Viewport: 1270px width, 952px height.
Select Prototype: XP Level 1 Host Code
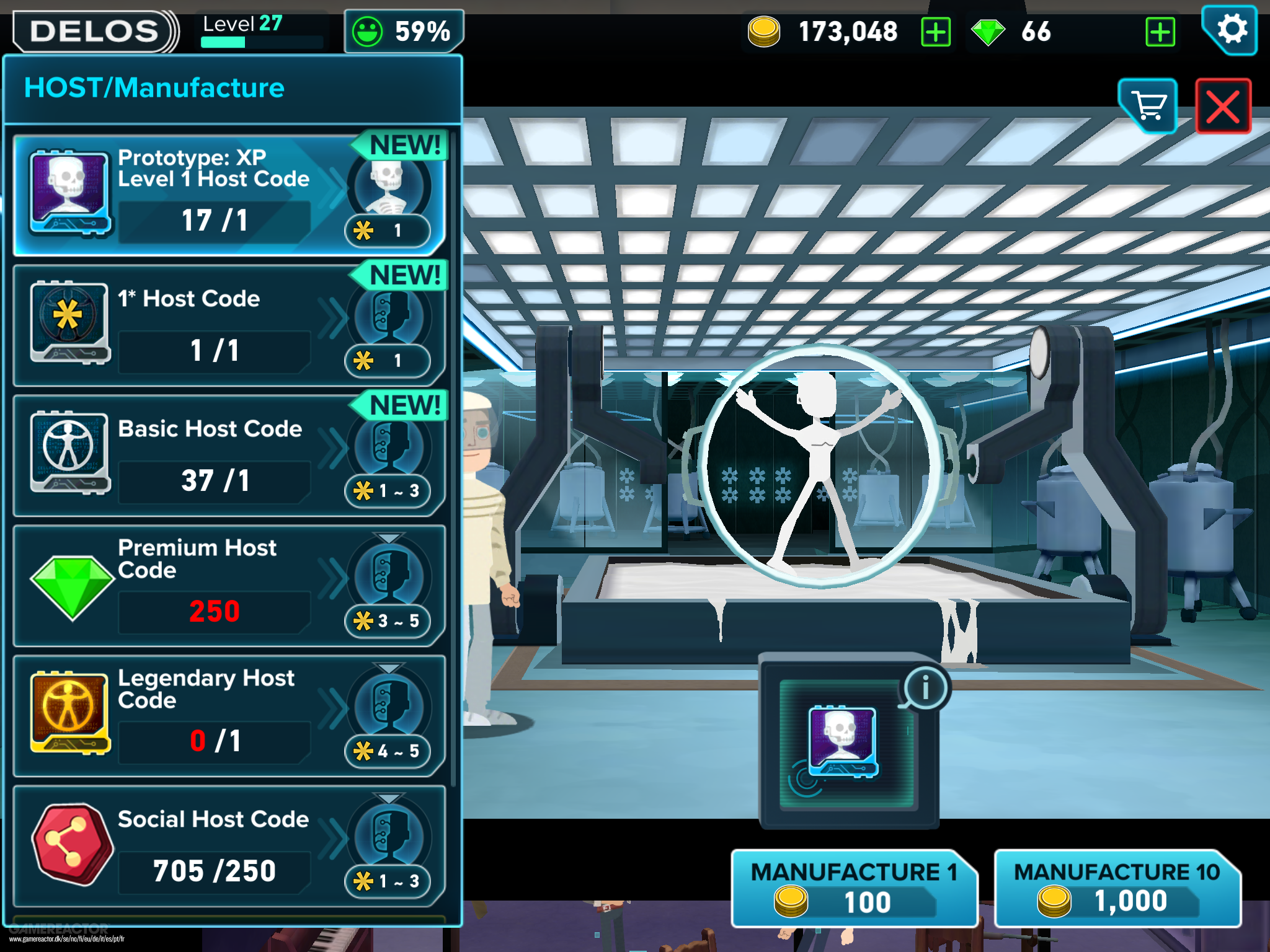coord(228,195)
